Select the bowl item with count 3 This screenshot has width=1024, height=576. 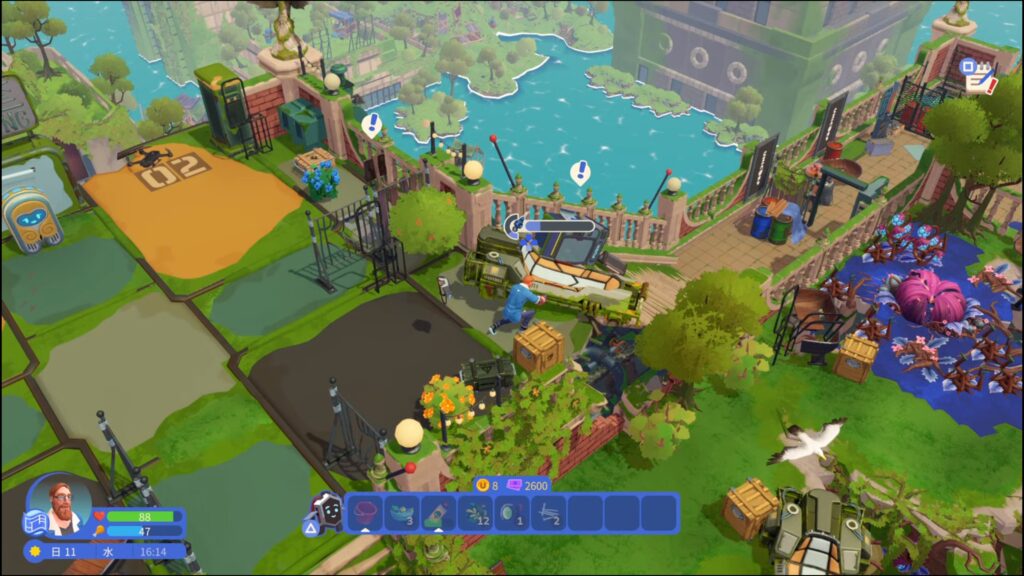402,513
